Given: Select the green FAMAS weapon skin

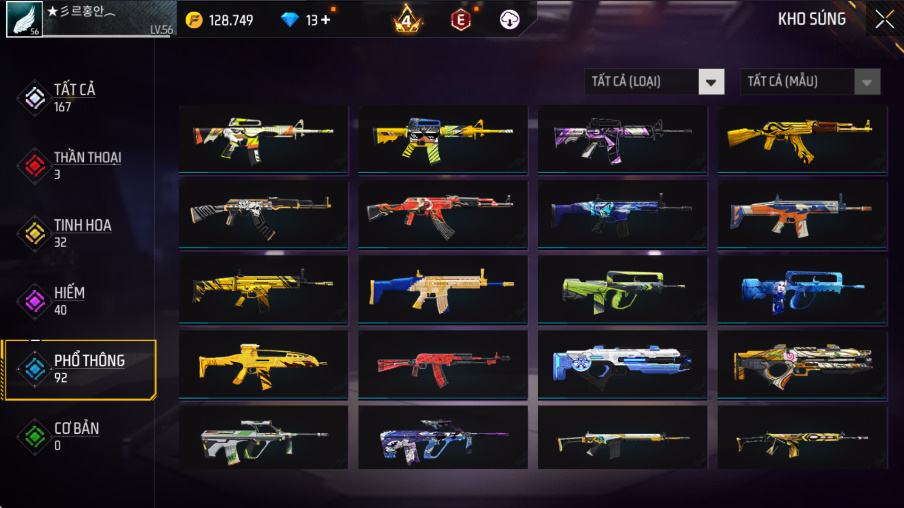Looking at the screenshot, I should [x=622, y=289].
